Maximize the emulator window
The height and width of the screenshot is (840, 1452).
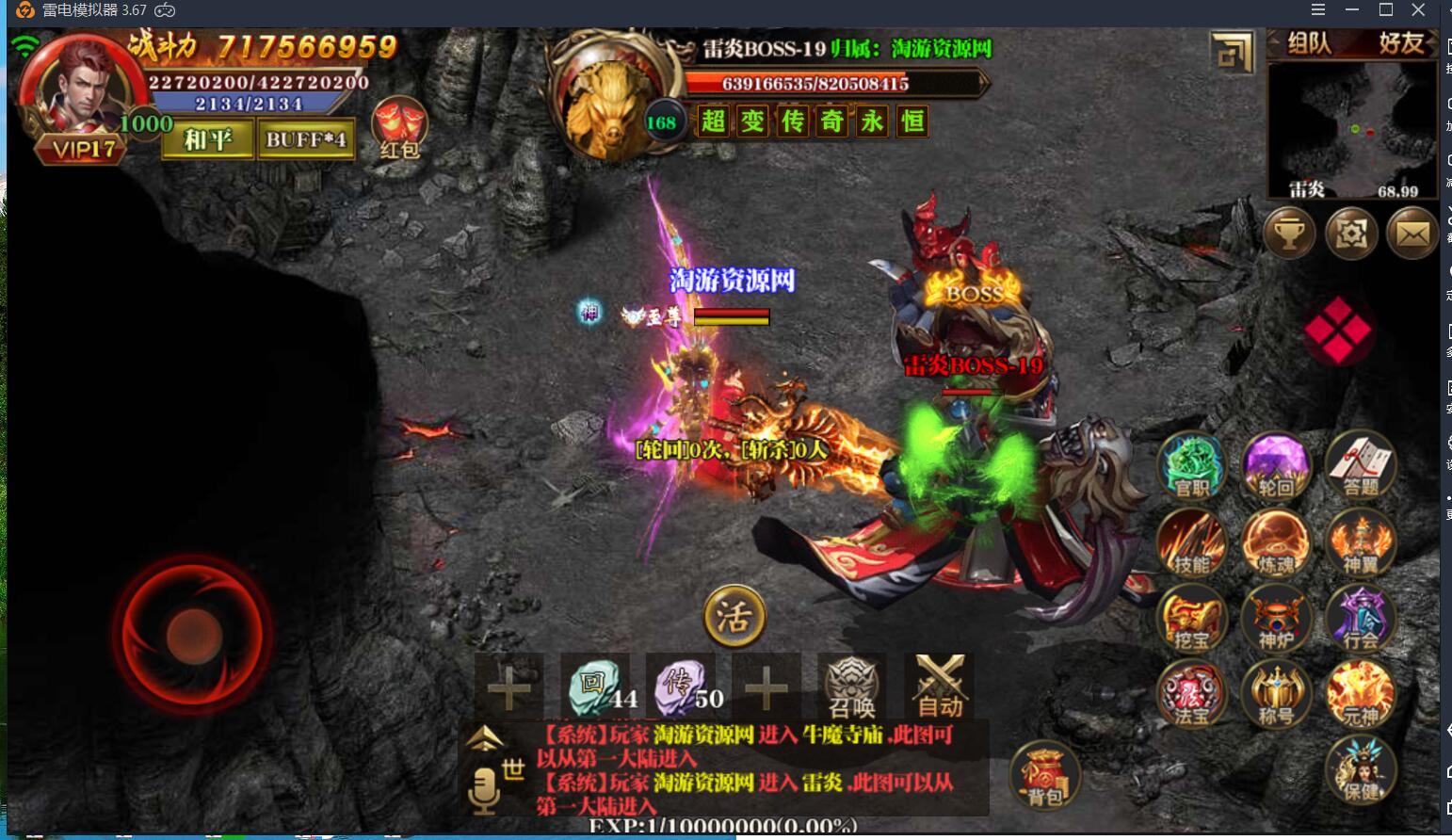tap(1386, 10)
